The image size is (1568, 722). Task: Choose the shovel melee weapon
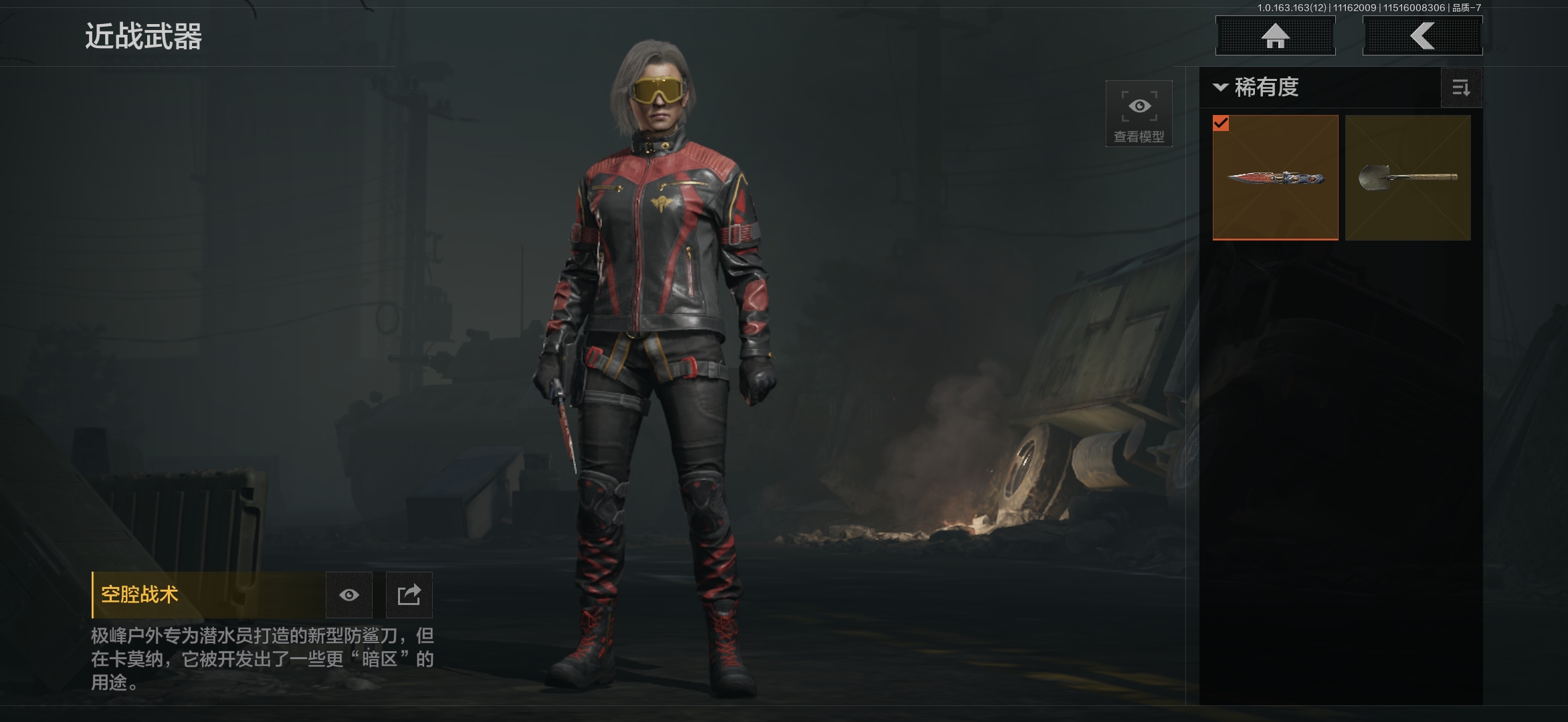[1407, 177]
